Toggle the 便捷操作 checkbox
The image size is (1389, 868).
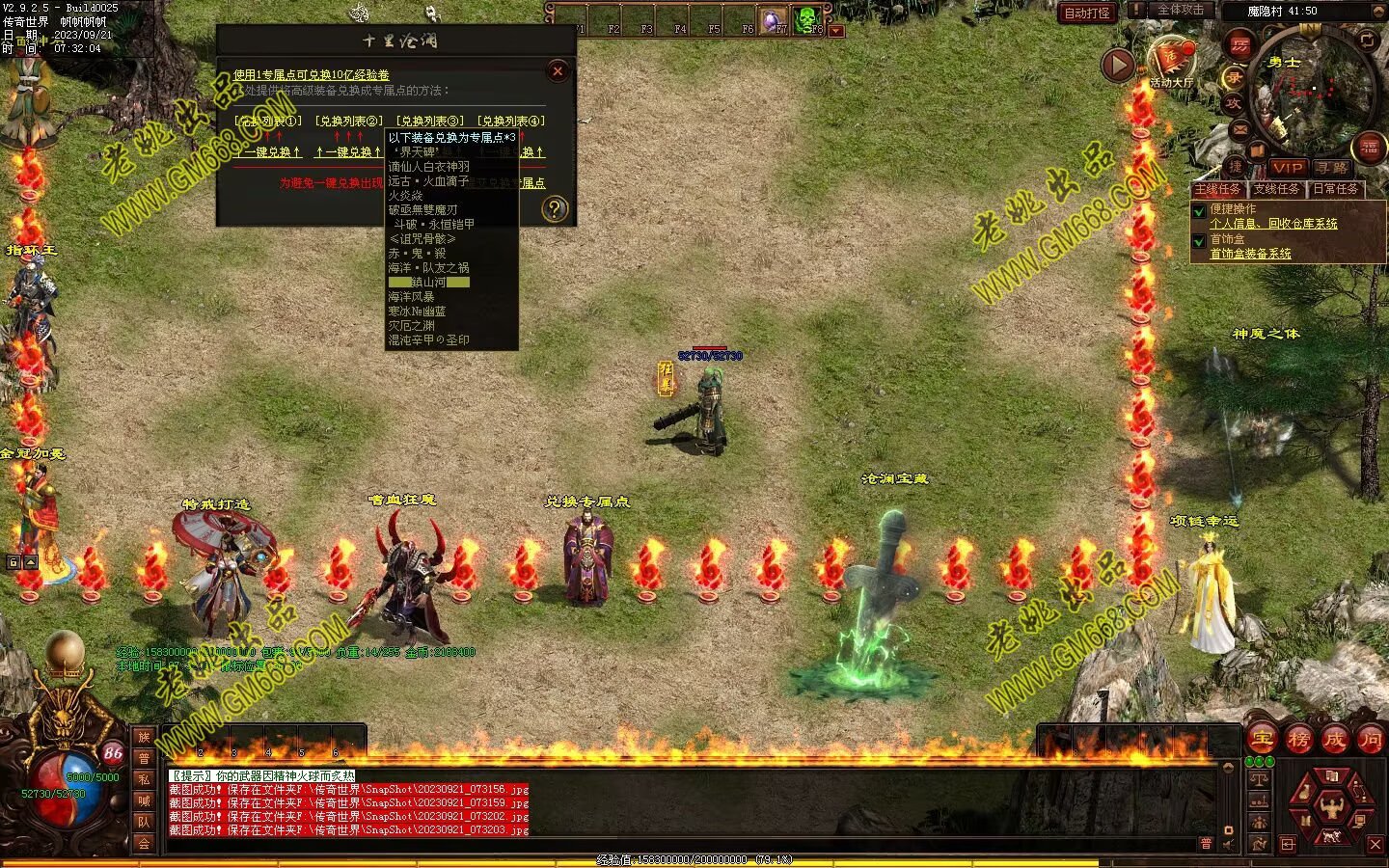1199,210
